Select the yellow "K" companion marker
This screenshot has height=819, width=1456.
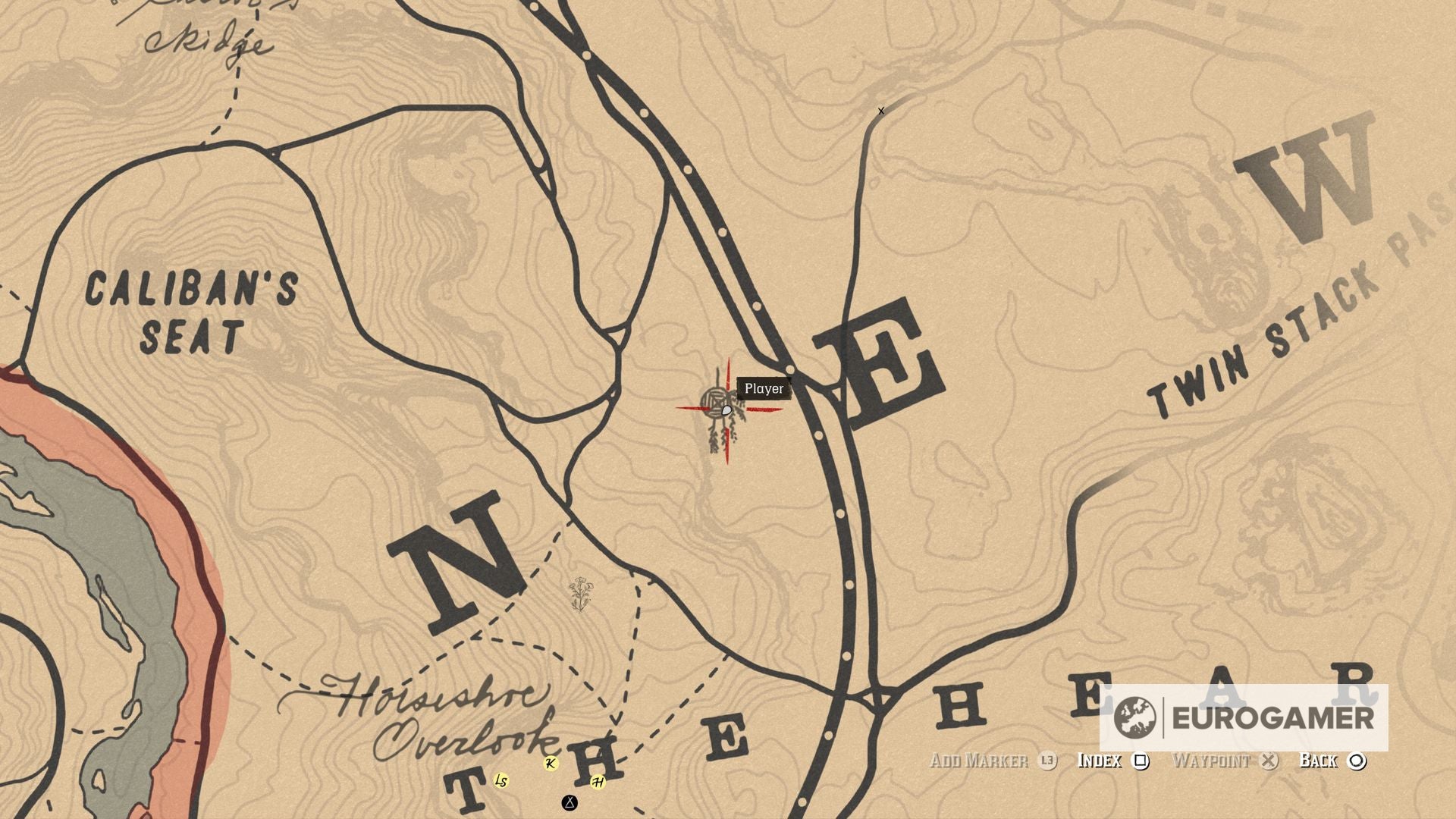[x=551, y=765]
